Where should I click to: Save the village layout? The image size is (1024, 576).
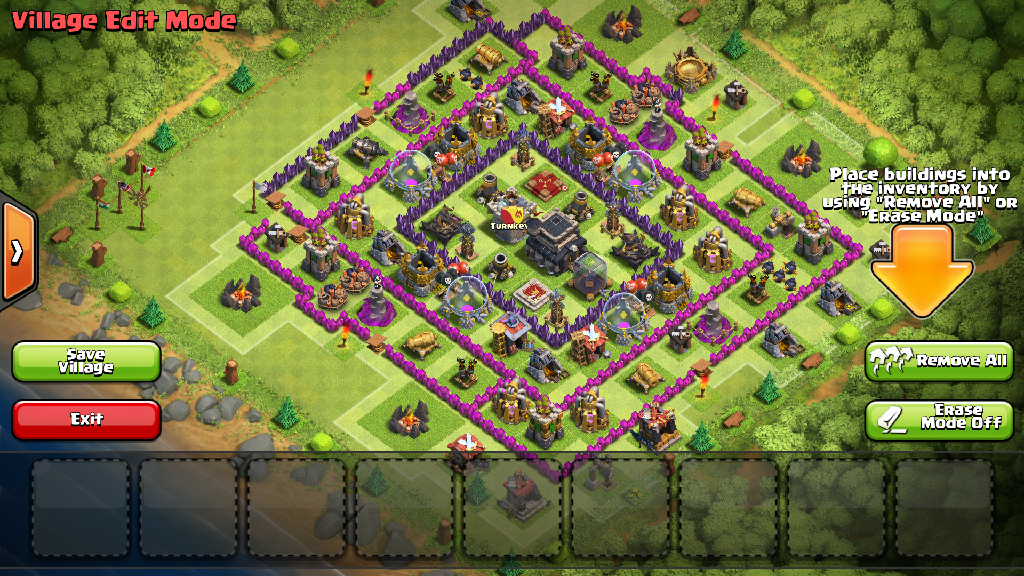(x=86, y=361)
